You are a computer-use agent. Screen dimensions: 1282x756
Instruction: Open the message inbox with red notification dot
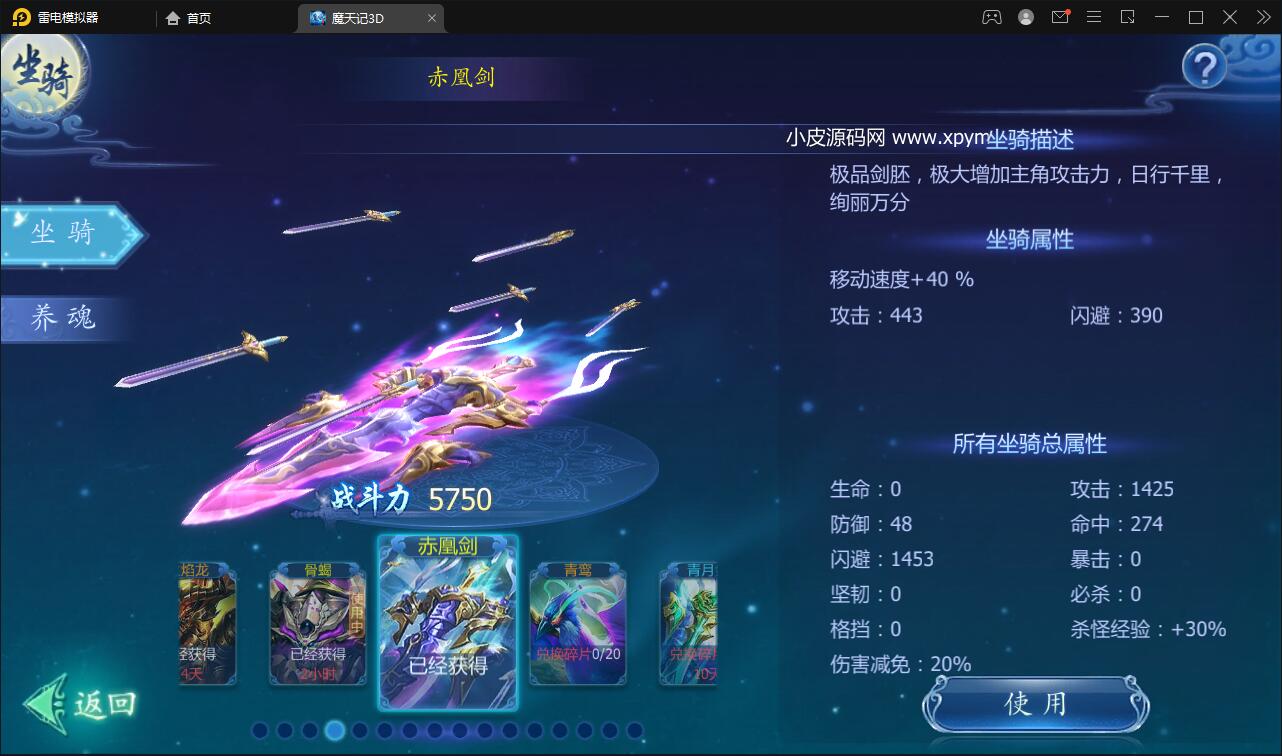click(1060, 17)
